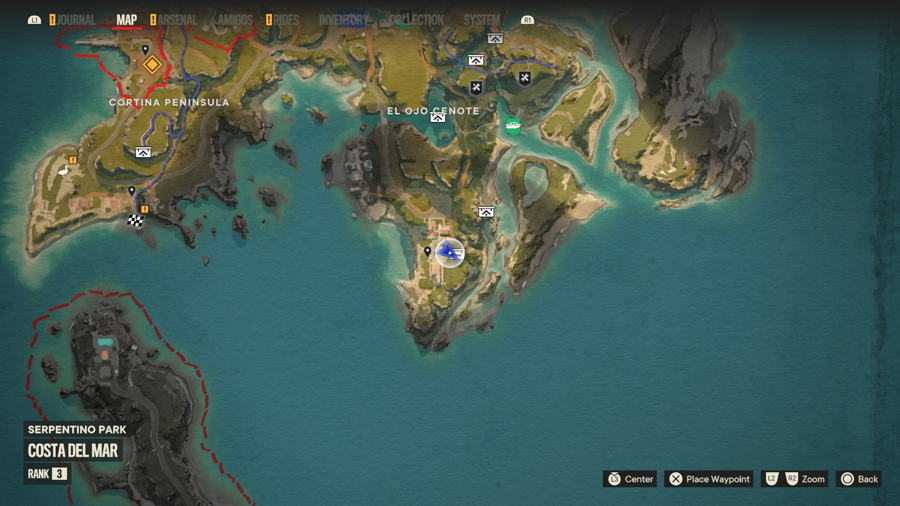Image resolution: width=900 pixels, height=506 pixels.
Task: Go Back from the map screen
Action: [x=859, y=479]
